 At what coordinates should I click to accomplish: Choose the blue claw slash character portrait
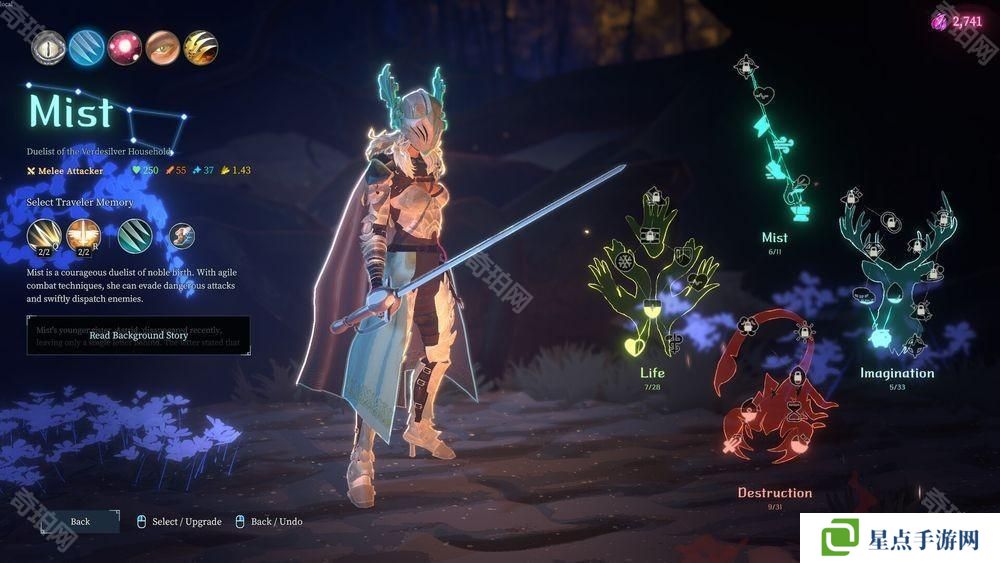[87, 47]
